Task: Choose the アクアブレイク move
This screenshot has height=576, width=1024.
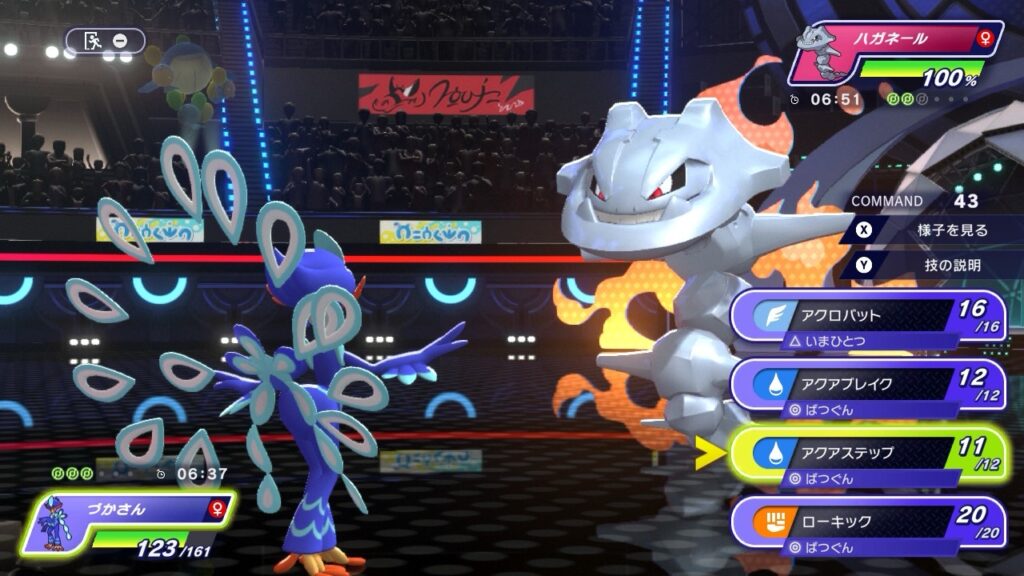Action: point(866,385)
